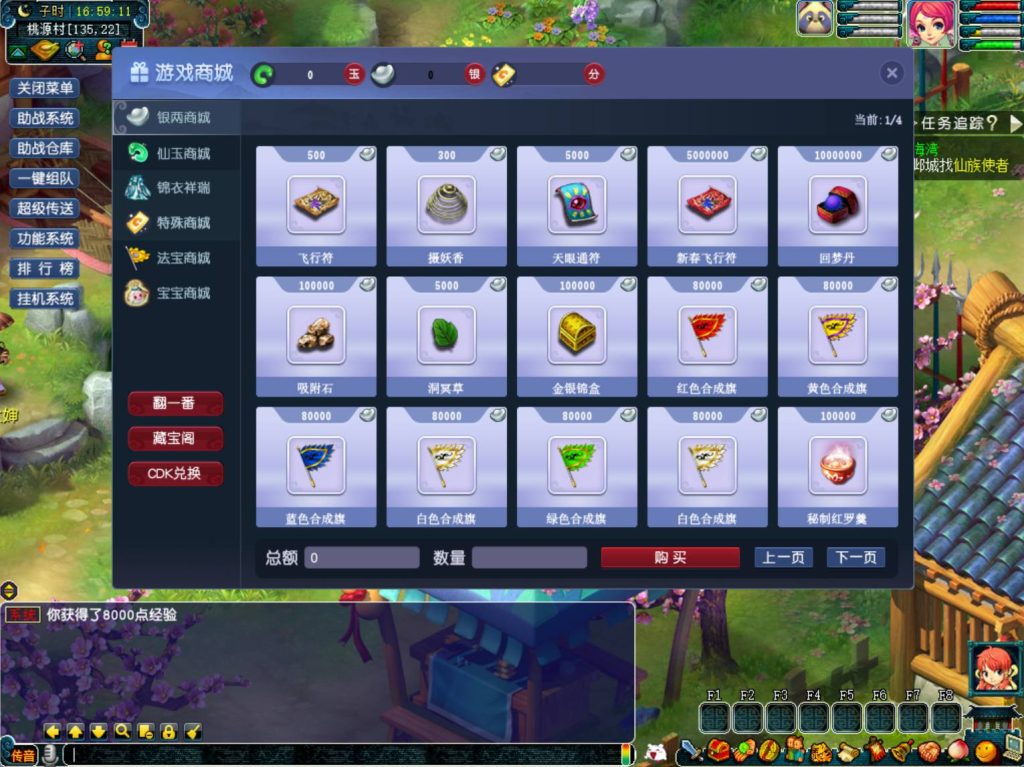Click the 购买 buy button
This screenshot has height=767, width=1024.
(x=670, y=557)
